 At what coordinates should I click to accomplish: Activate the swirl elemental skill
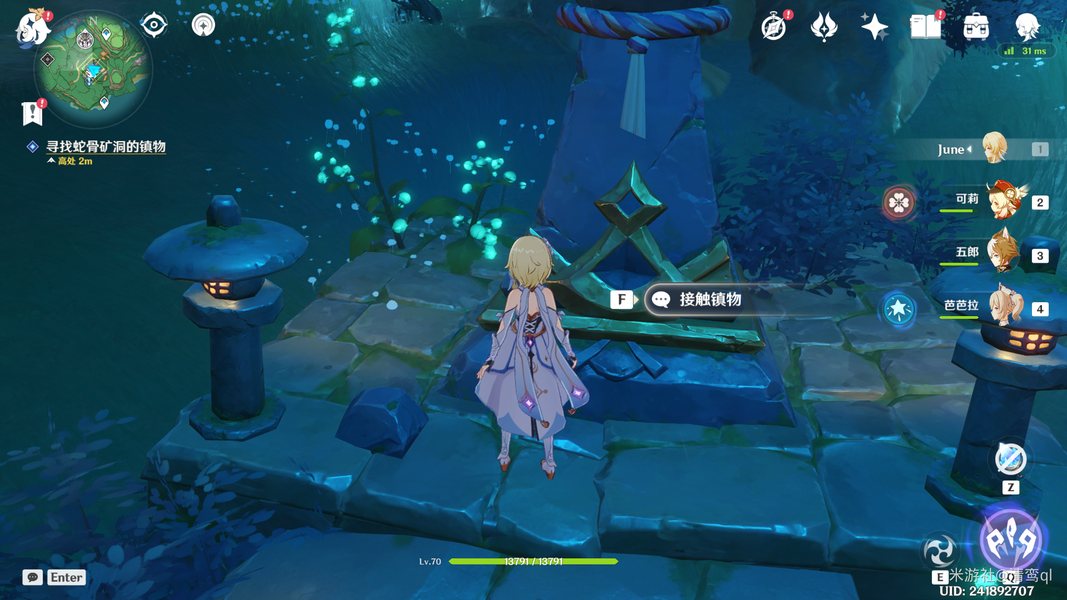(941, 549)
